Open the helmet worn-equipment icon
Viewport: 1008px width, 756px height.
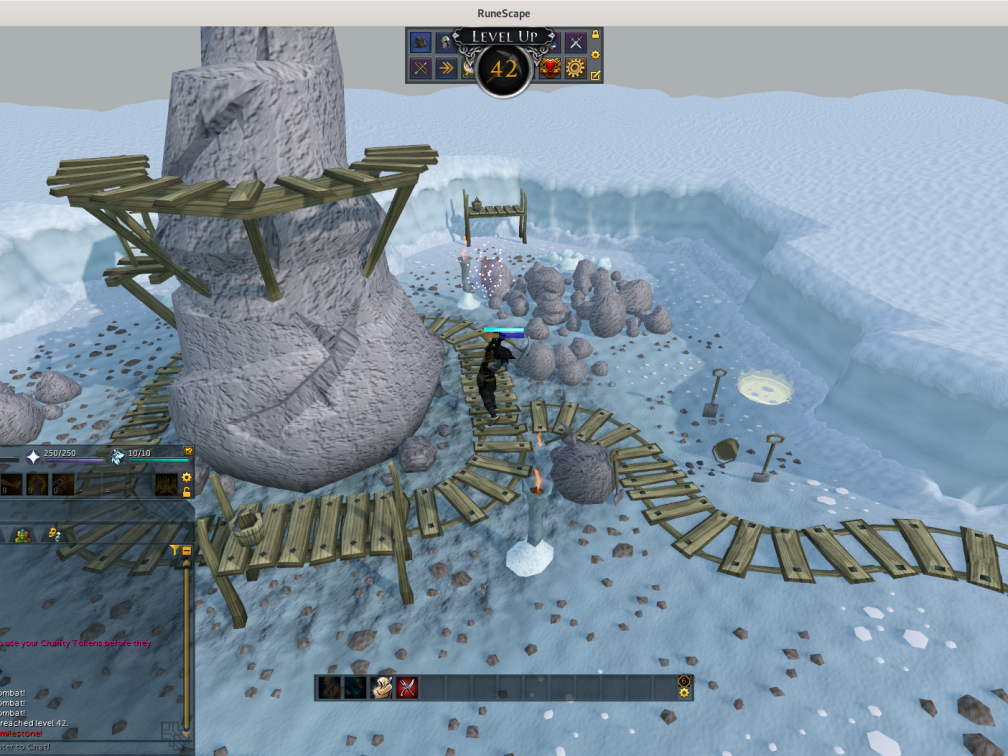446,42
